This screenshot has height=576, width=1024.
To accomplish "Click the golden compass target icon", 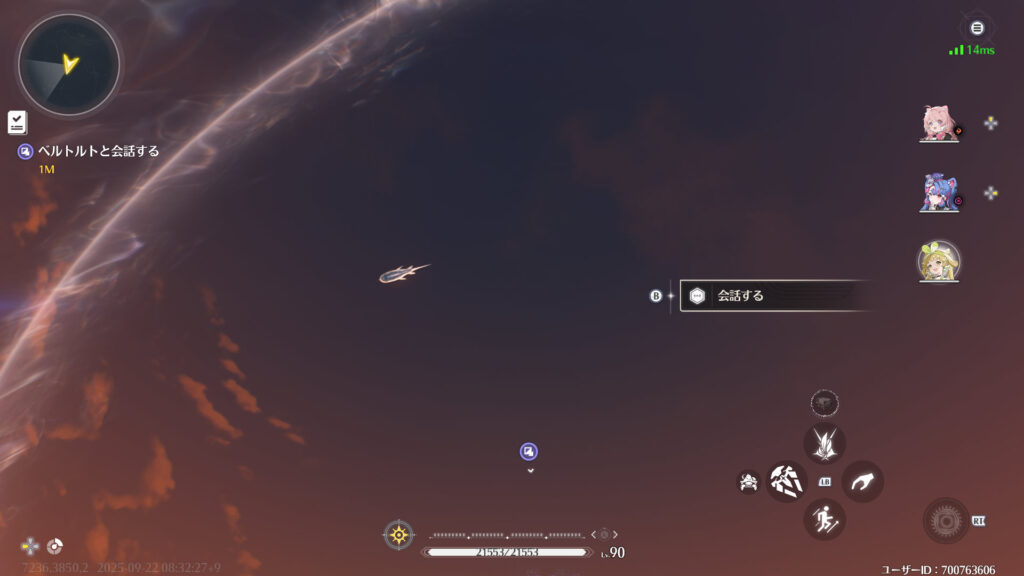I will 399,534.
